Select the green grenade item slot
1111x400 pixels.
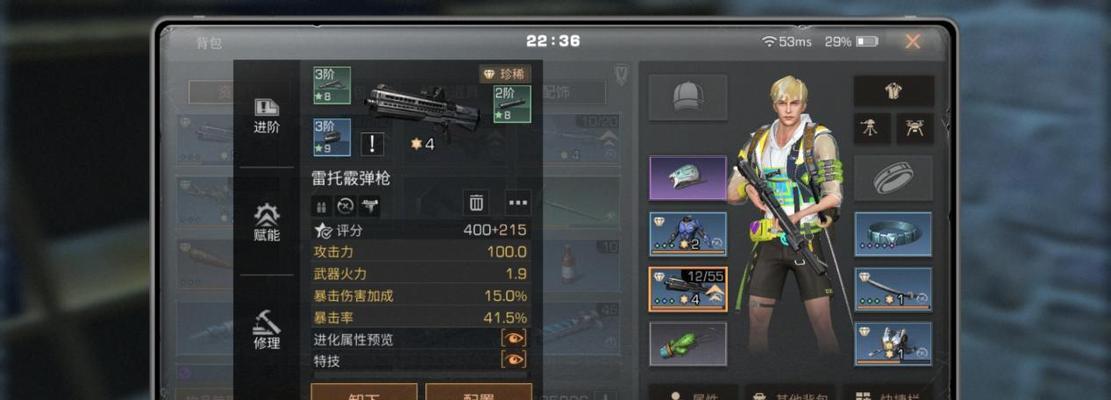[687, 344]
